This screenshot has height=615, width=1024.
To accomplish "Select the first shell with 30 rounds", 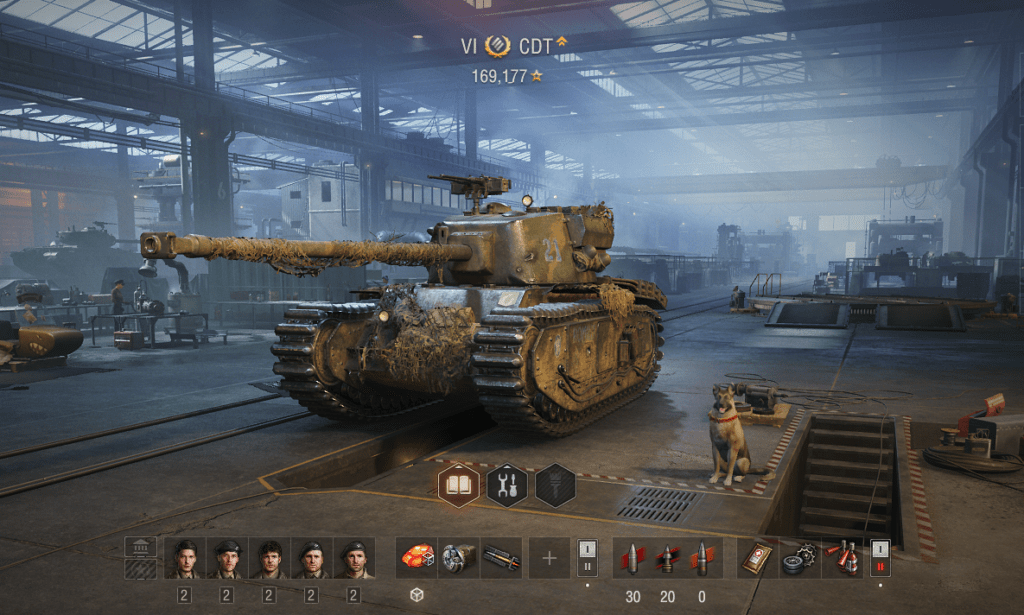I will [x=632, y=557].
